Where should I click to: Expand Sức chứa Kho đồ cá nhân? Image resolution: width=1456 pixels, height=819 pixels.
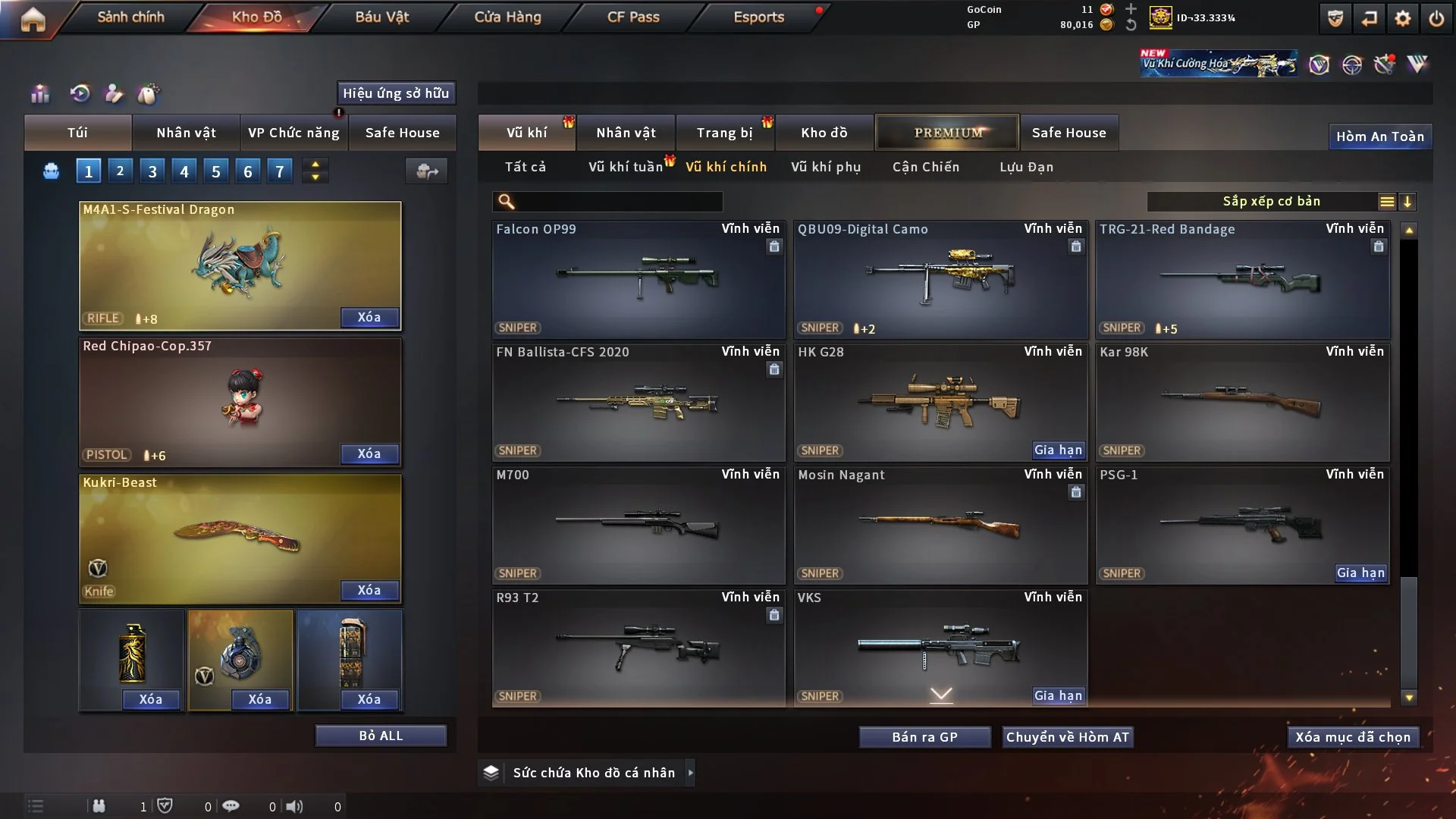690,773
